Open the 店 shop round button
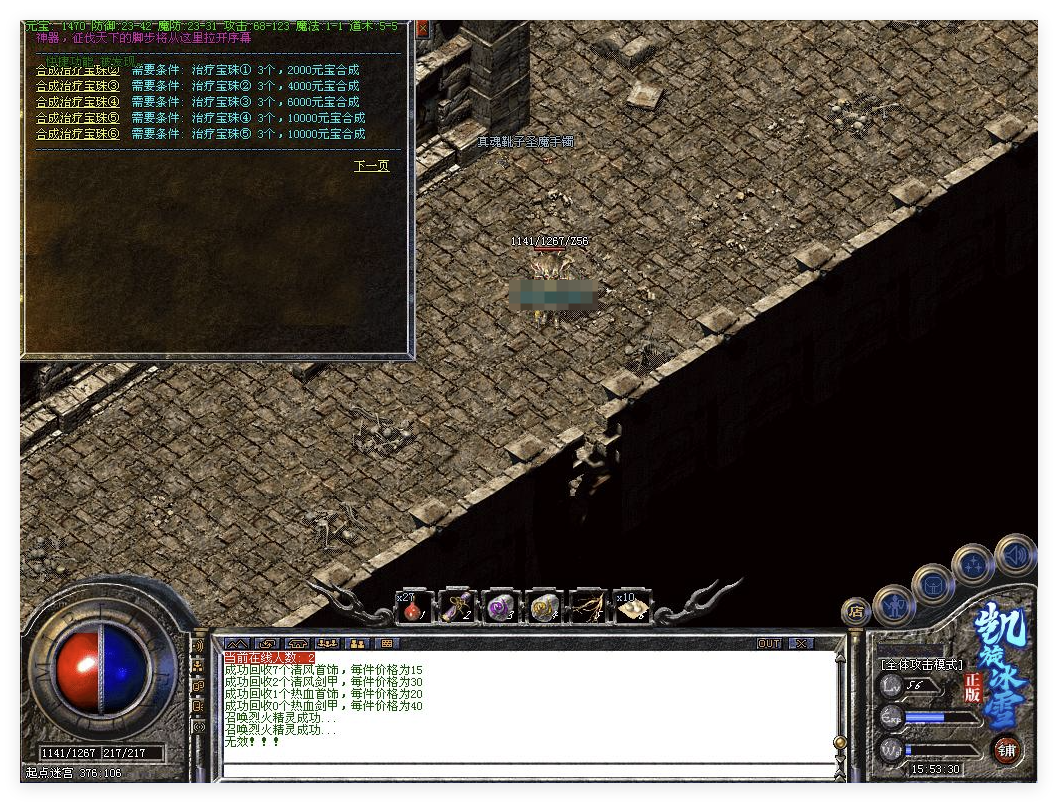Screen dimensions: 1058x803 856,609
